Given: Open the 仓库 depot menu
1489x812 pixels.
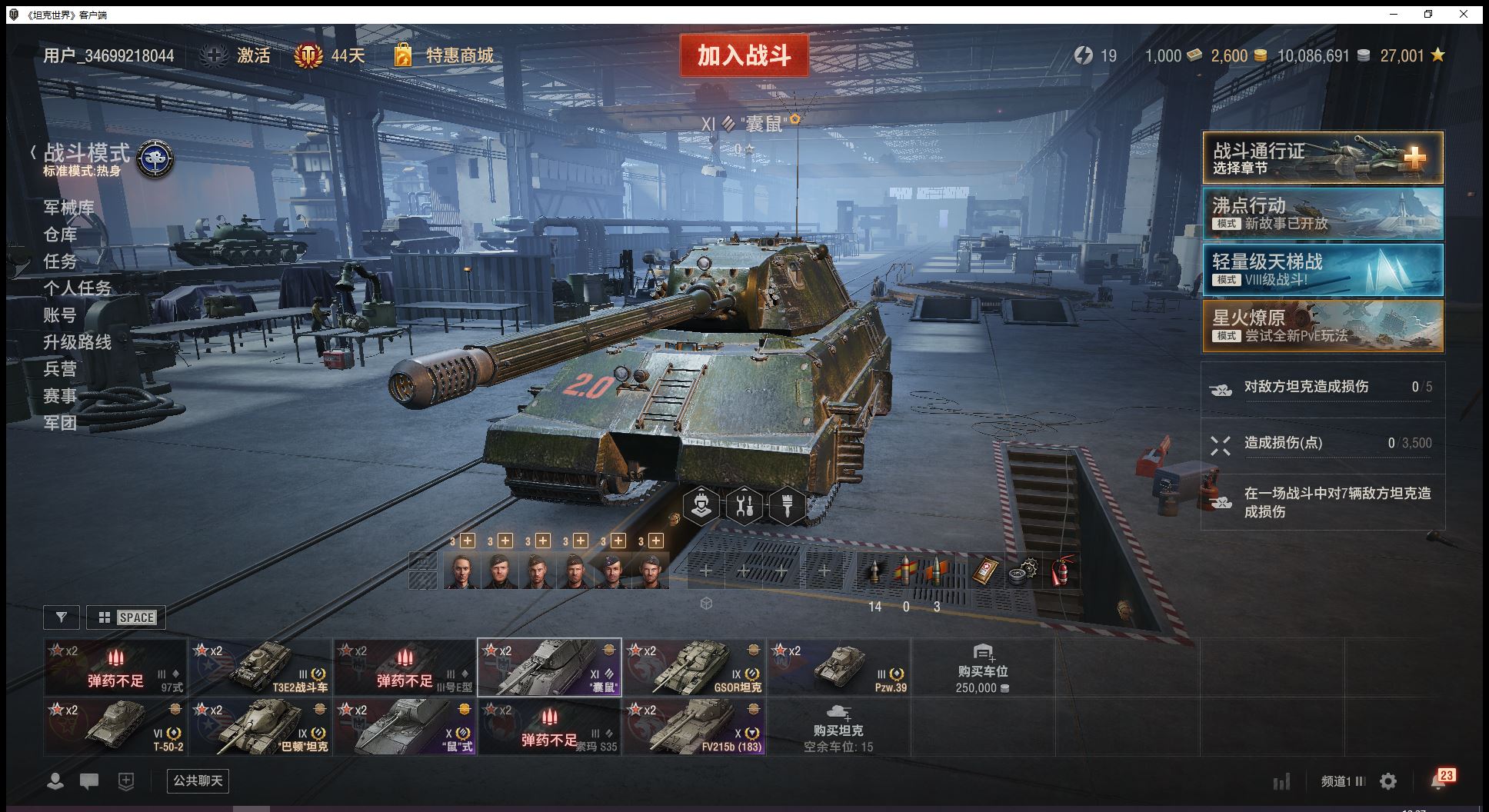Looking at the screenshot, I should (x=60, y=235).
